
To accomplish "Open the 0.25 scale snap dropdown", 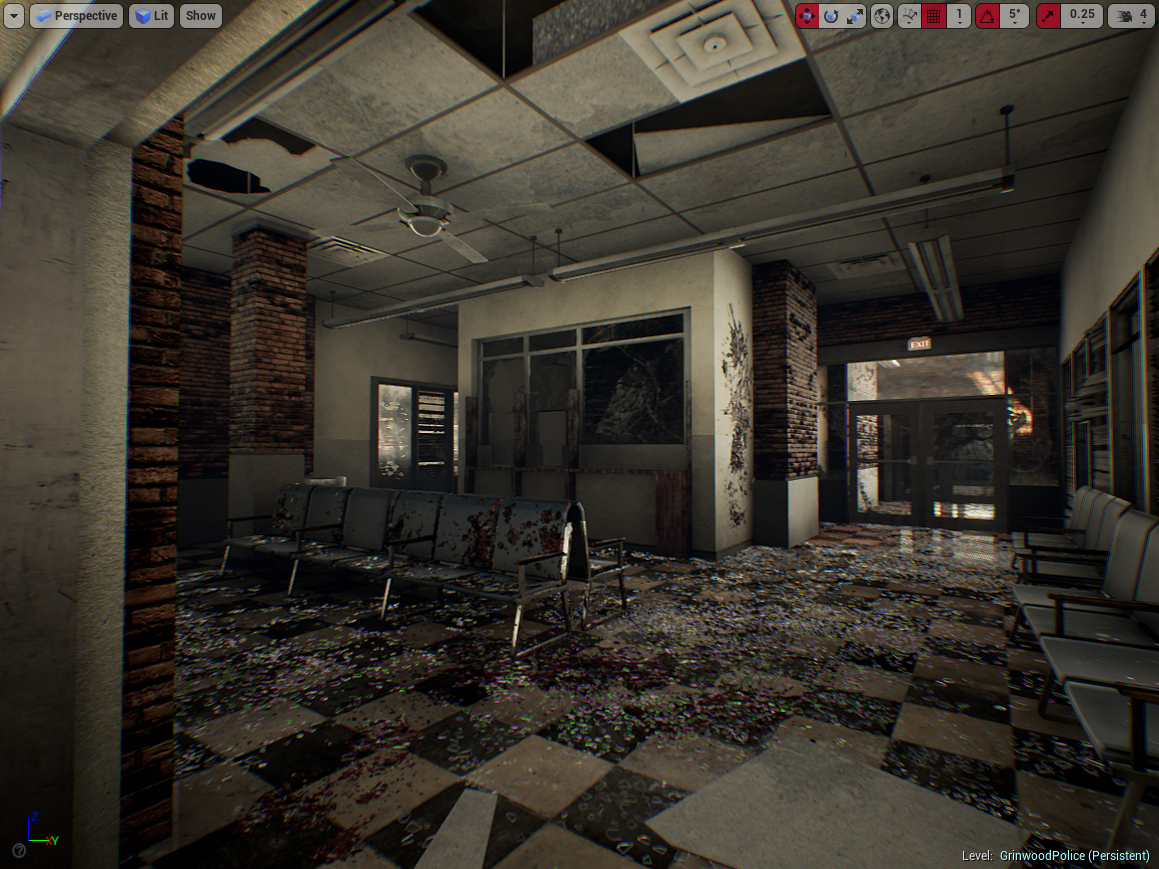I will click(1081, 15).
